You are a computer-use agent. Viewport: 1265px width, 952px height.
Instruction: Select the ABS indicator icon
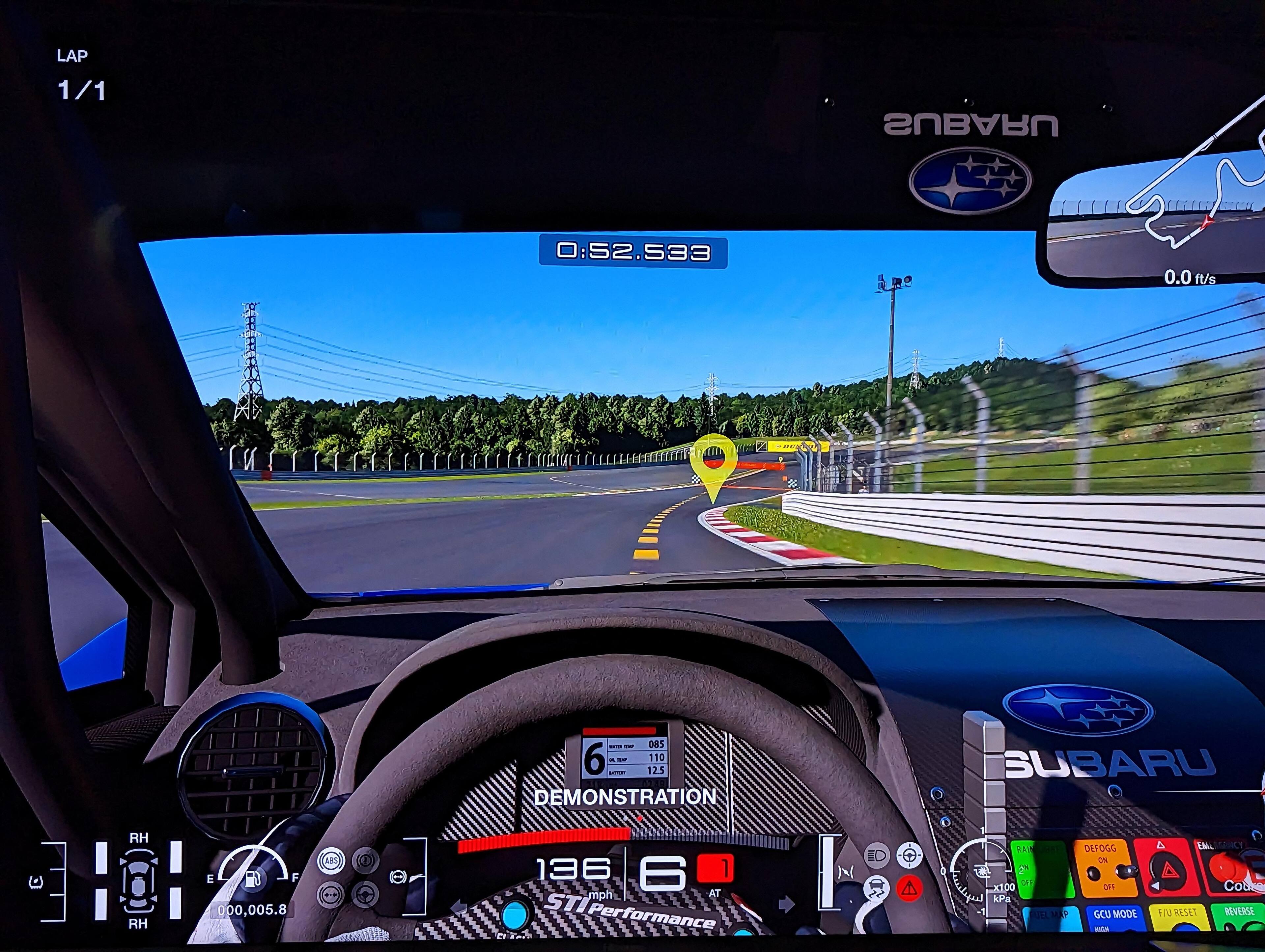(x=331, y=860)
